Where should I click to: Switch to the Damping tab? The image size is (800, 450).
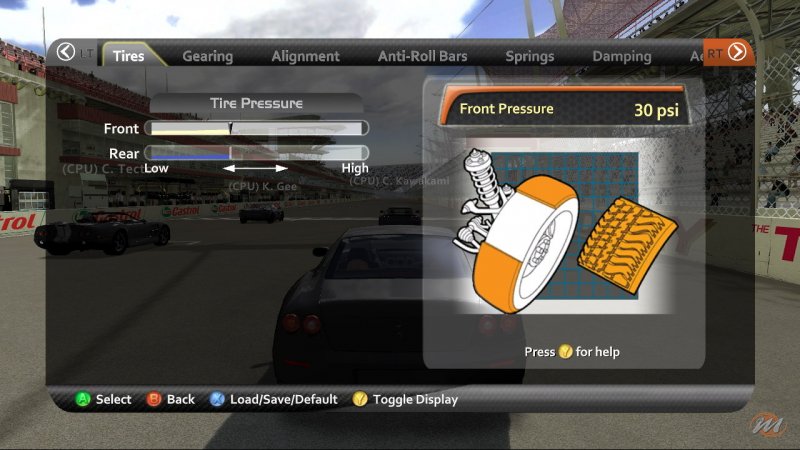click(621, 56)
